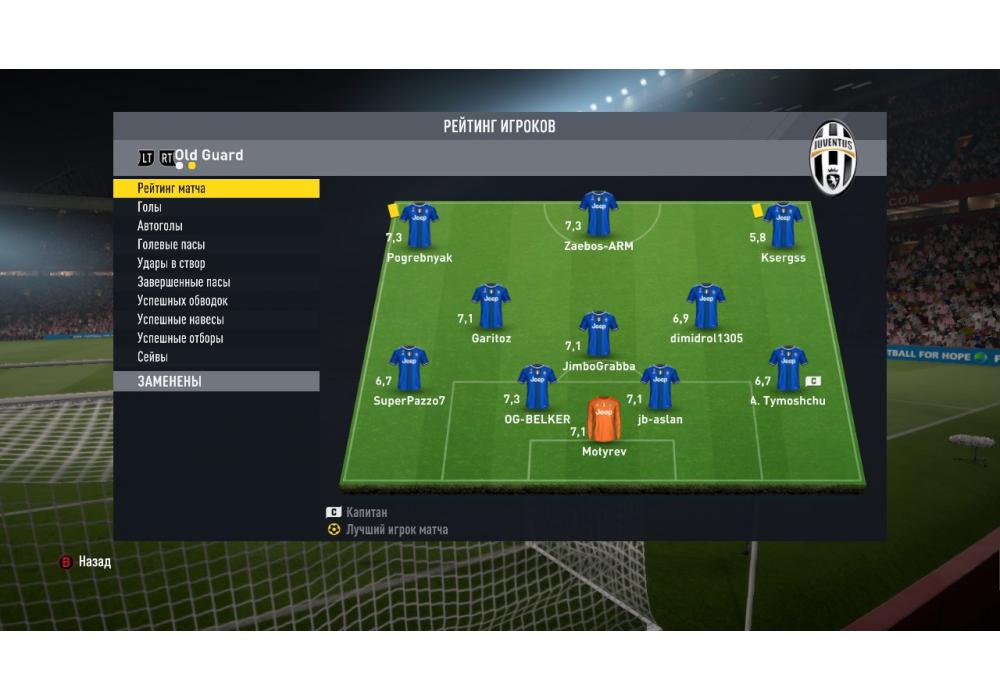Screen dimensions: 1000x700
Task: Select the player Pogrebnyak
Action: coord(419,226)
